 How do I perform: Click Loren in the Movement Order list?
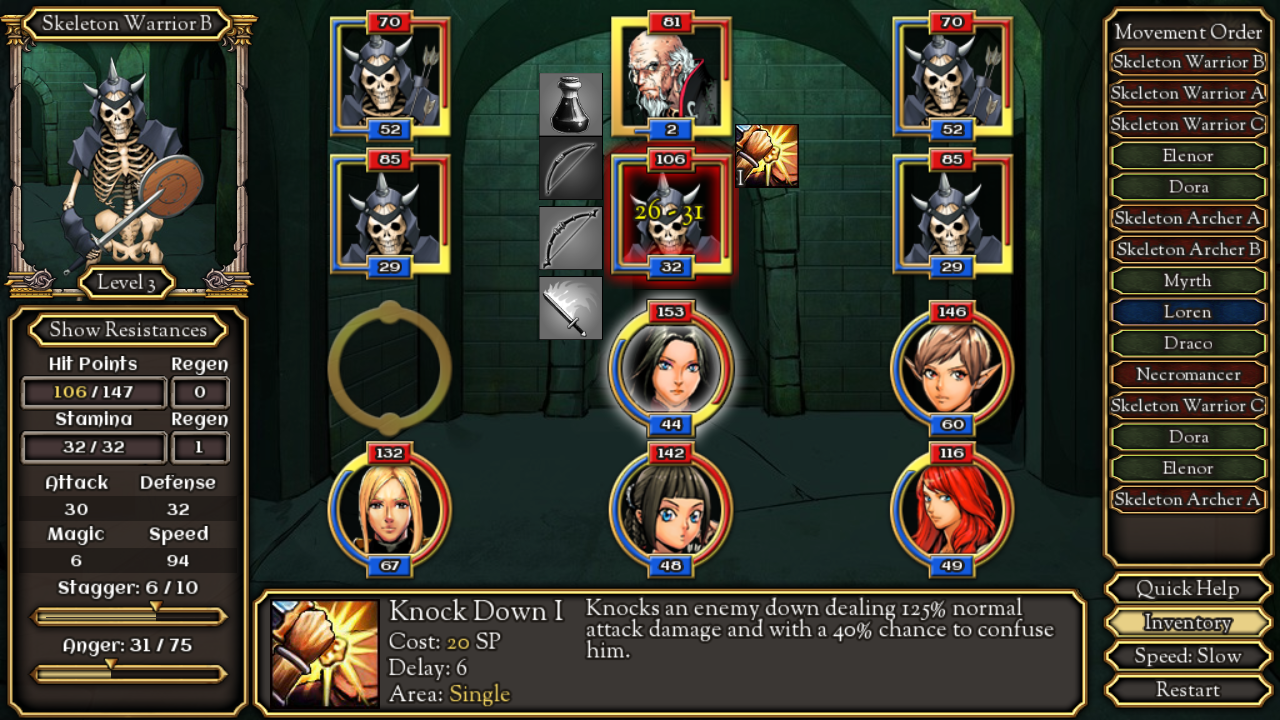tap(1187, 312)
